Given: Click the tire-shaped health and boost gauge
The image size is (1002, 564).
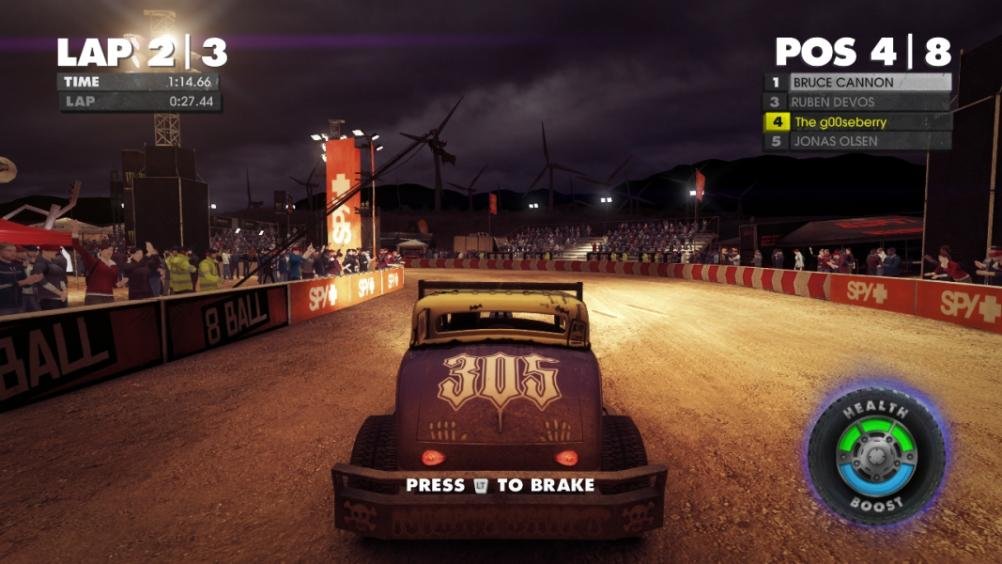Looking at the screenshot, I should click(x=875, y=455).
